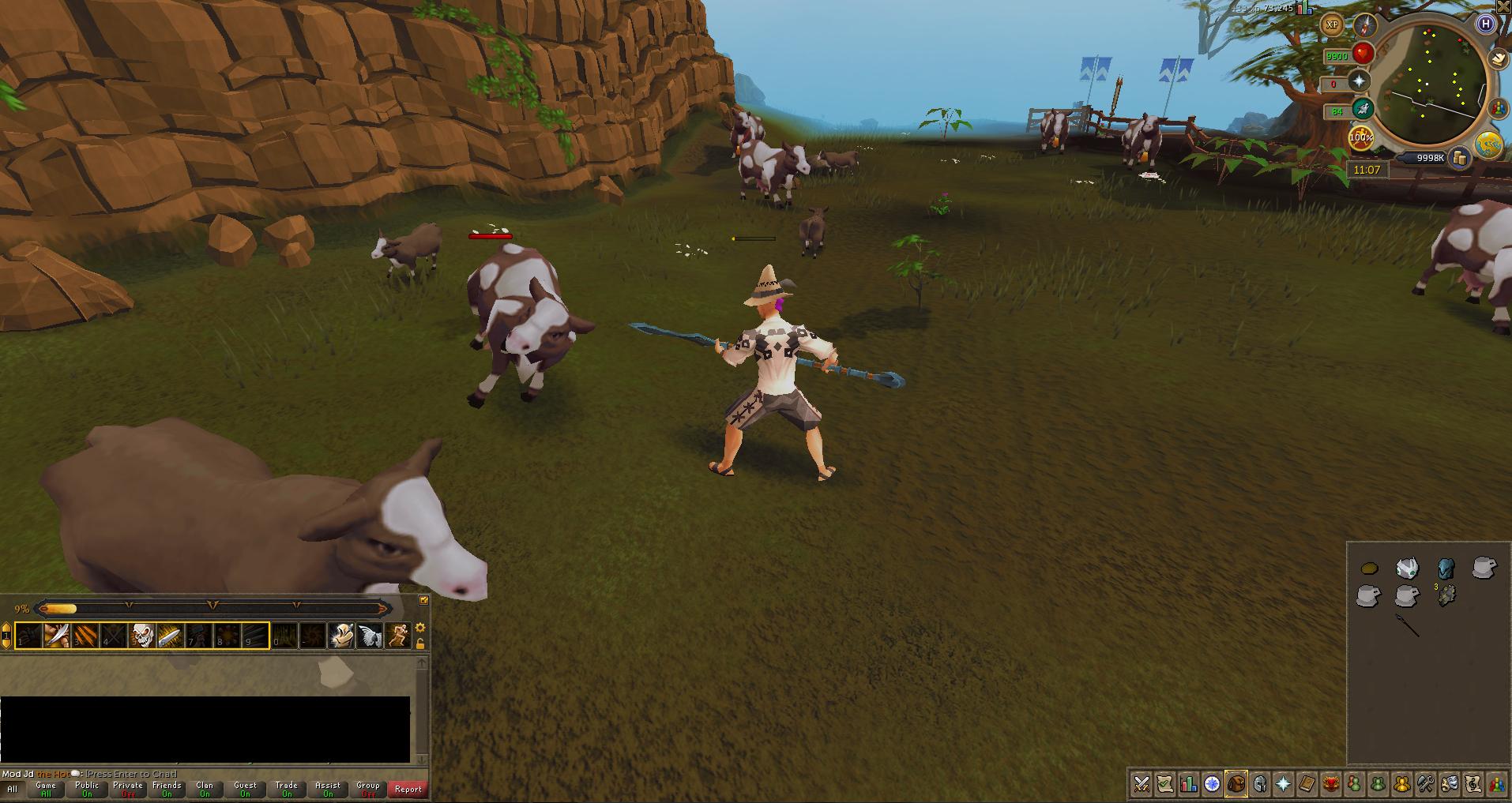The height and width of the screenshot is (803, 1512).
Task: Switch to the Clan chat tab
Action: tap(205, 787)
